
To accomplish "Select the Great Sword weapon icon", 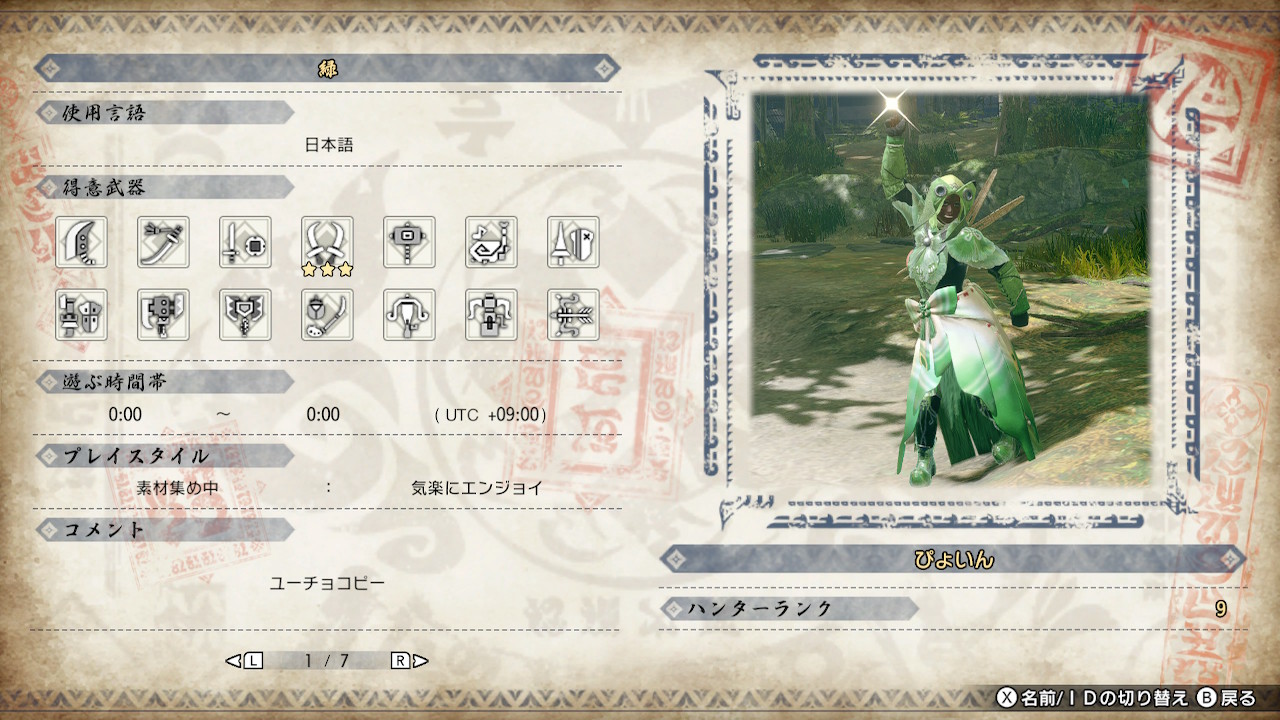I will tap(82, 242).
